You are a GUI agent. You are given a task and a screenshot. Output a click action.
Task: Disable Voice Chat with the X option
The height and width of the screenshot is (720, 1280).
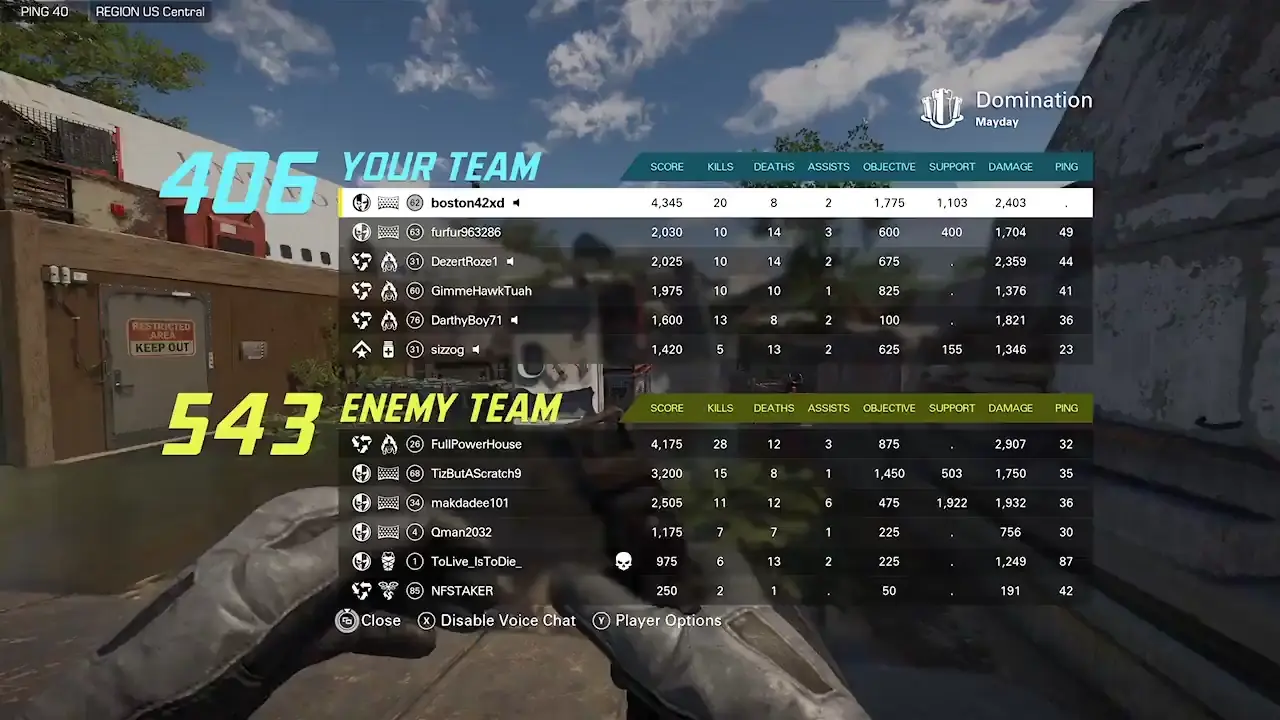(x=496, y=620)
